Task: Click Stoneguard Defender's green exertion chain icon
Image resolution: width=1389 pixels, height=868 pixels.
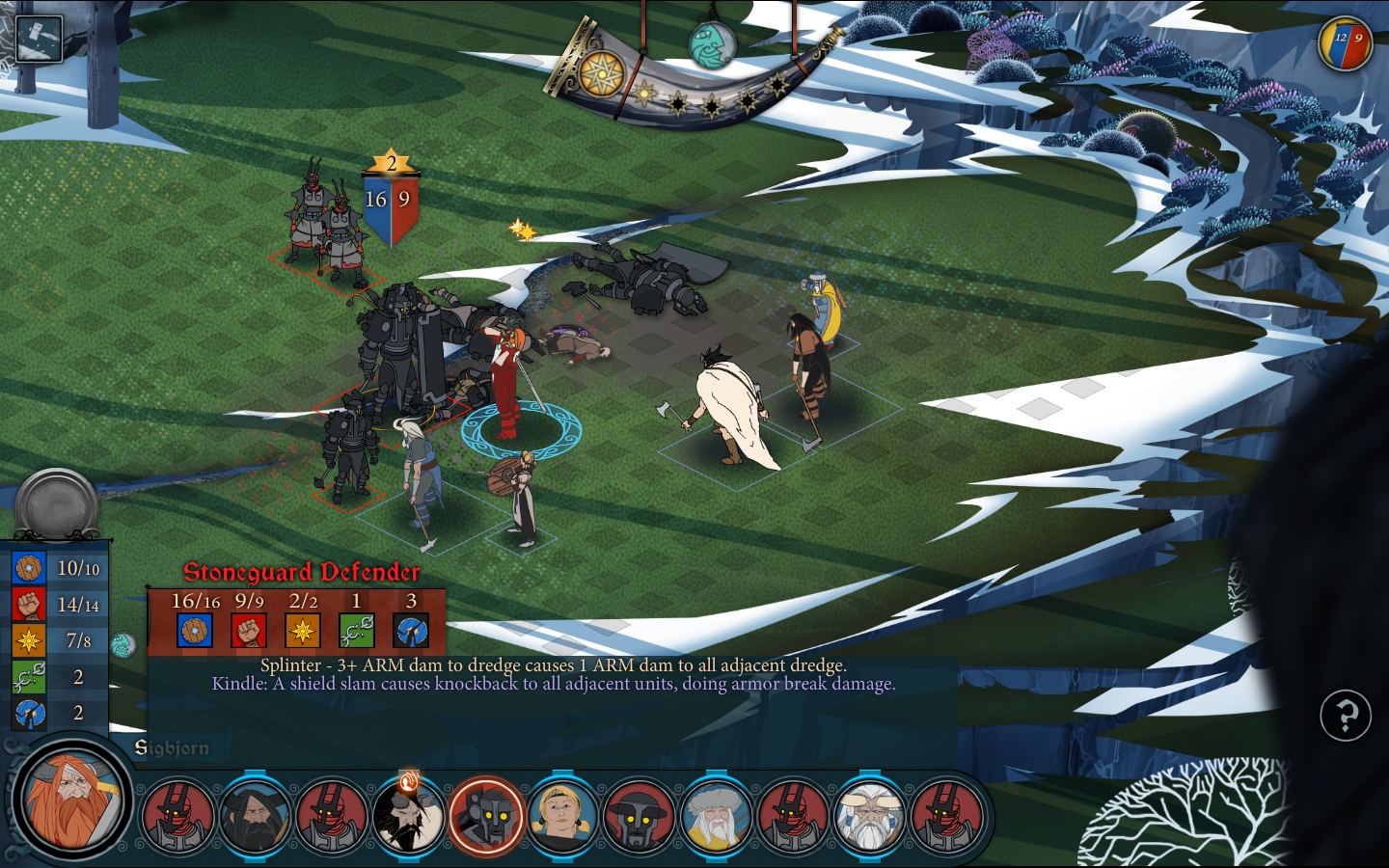Action: pos(356,631)
